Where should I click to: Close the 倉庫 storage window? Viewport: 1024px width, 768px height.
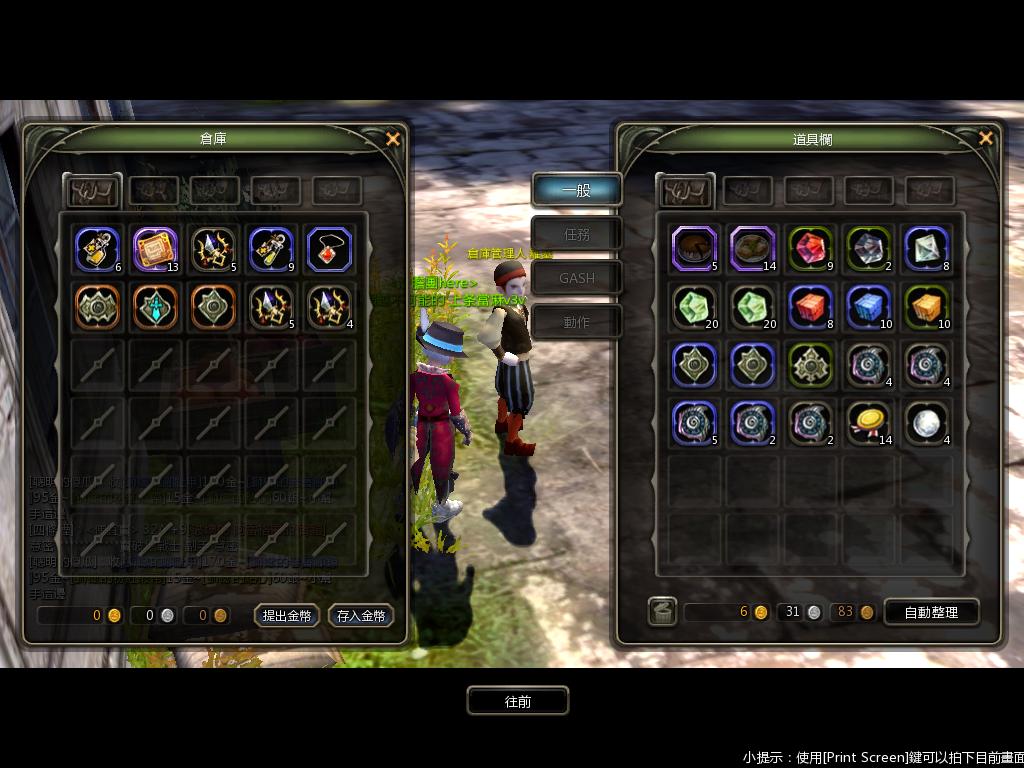coord(393,139)
